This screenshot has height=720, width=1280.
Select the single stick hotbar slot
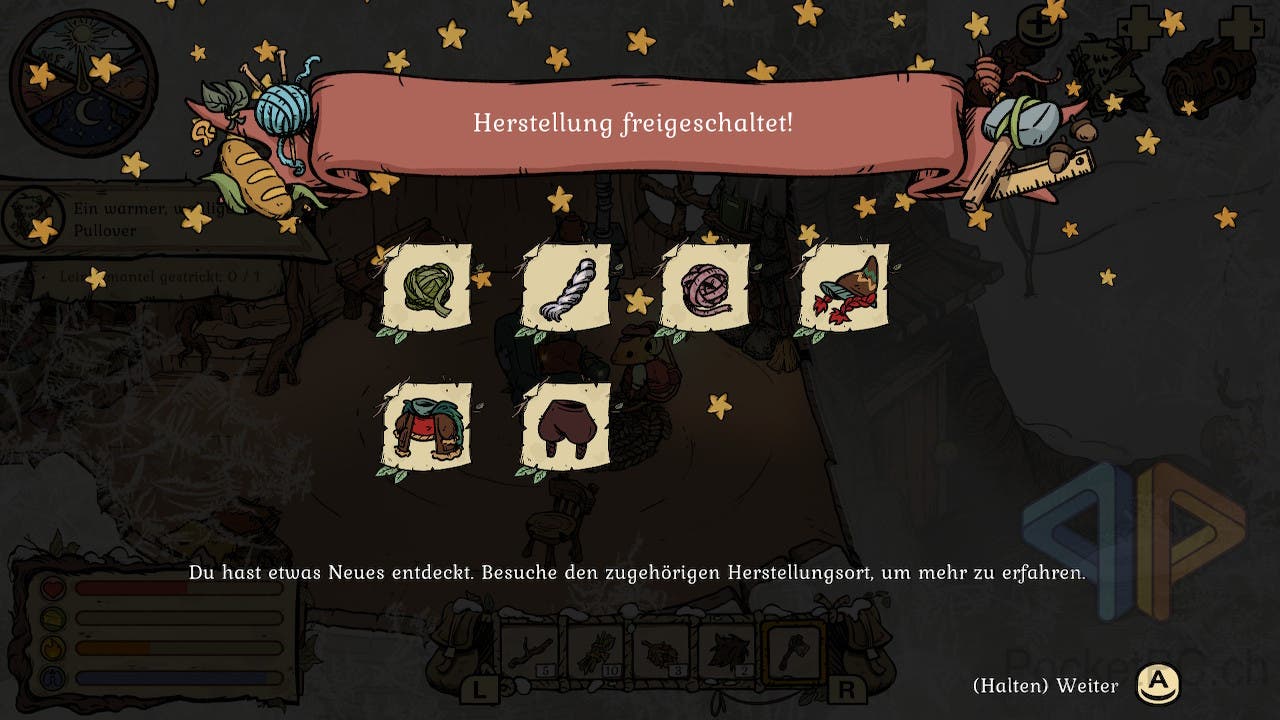click(x=531, y=650)
